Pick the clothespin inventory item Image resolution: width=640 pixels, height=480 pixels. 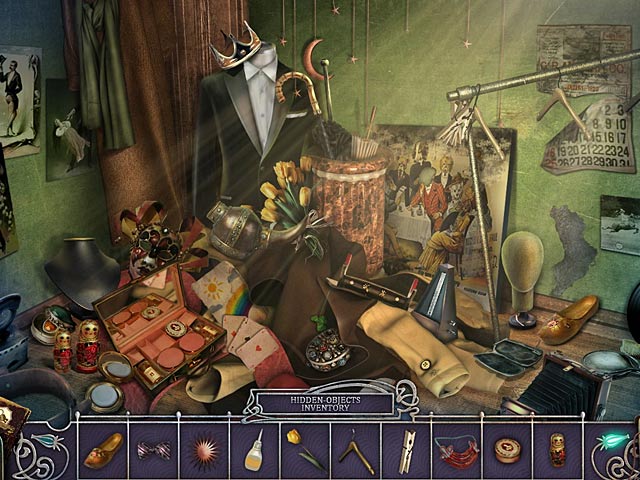pyautogui.click(x=407, y=450)
